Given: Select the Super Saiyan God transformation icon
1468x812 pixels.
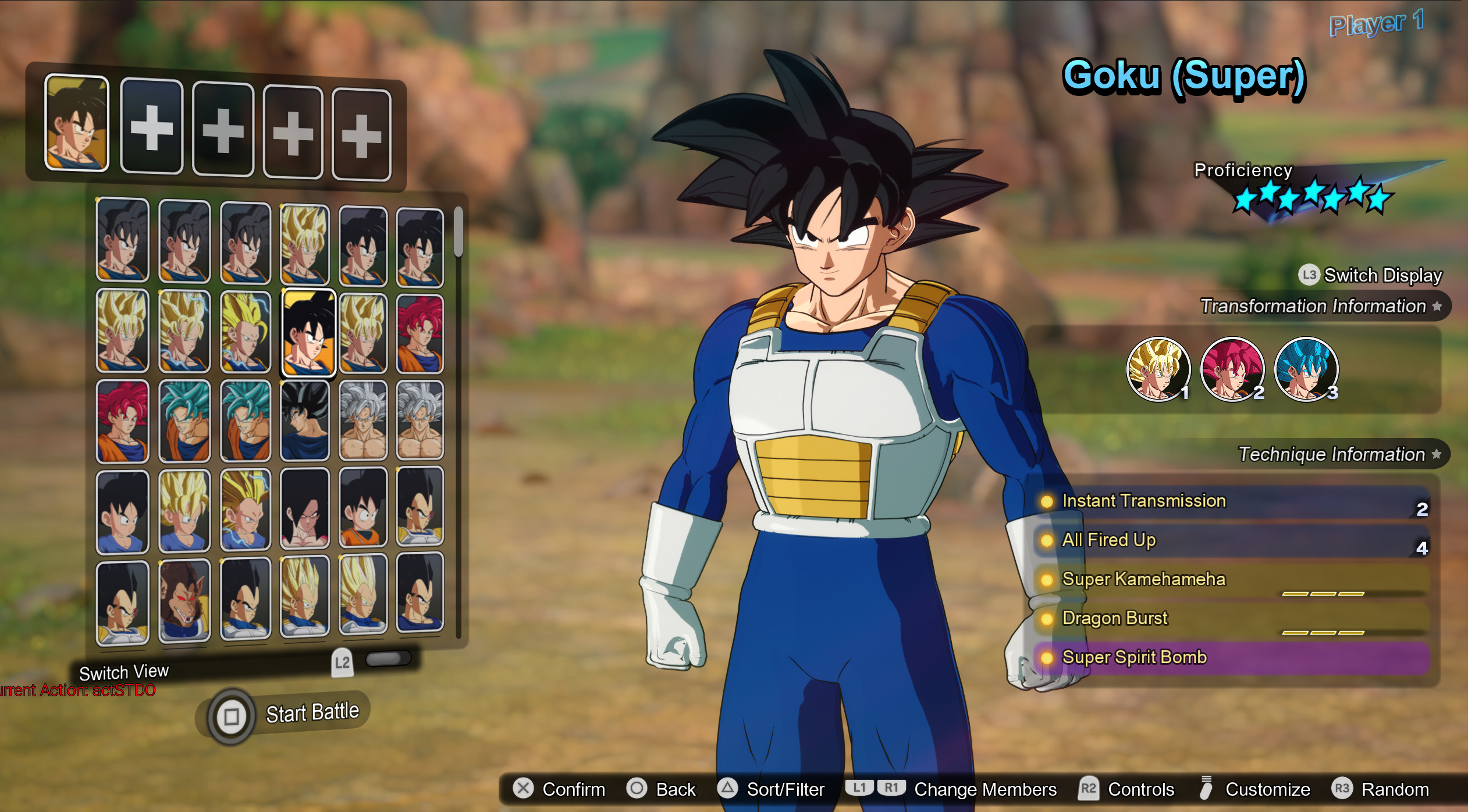Looking at the screenshot, I should 1232,369.
